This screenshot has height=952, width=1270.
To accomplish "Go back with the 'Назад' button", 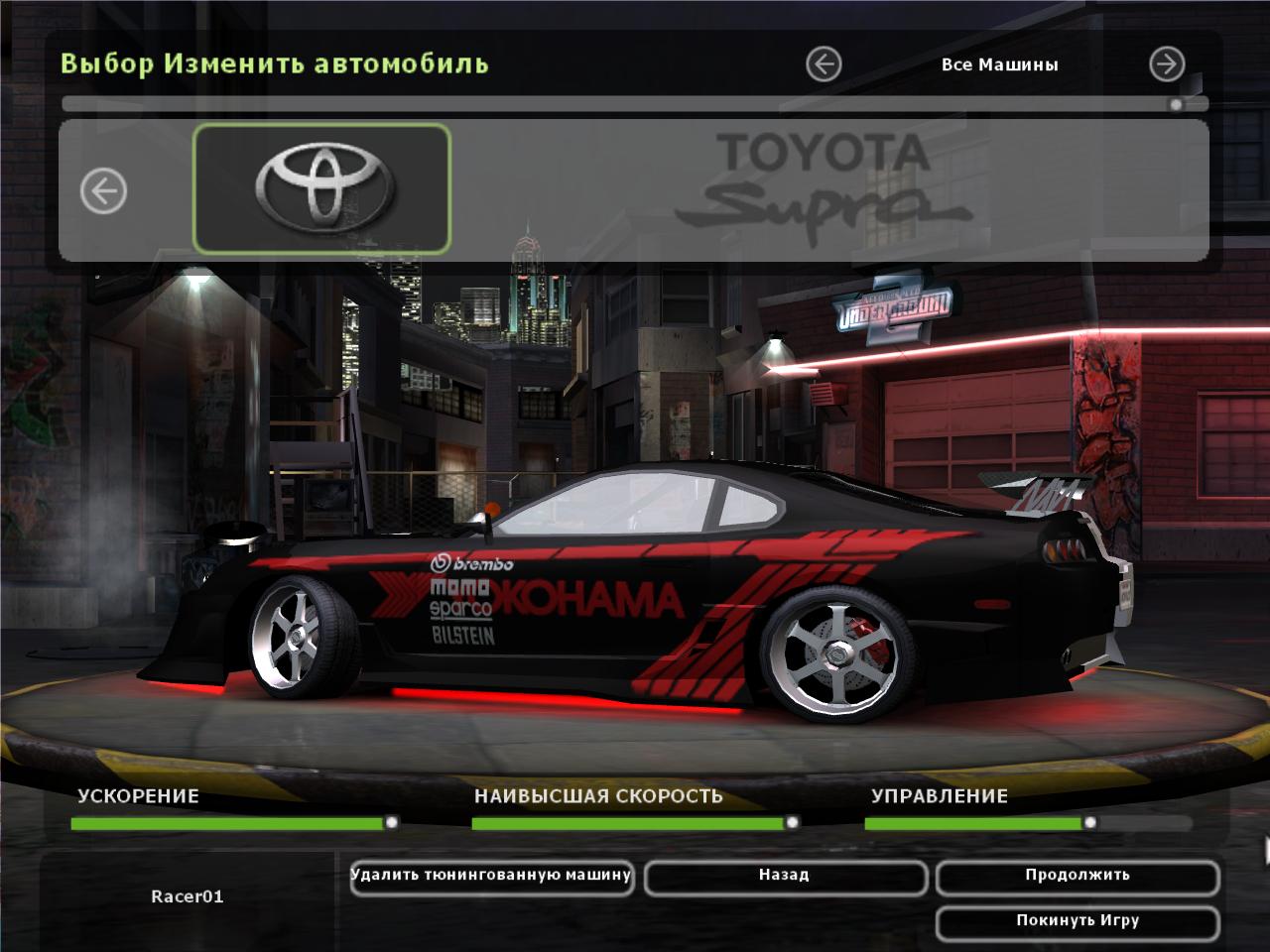I will (785, 877).
